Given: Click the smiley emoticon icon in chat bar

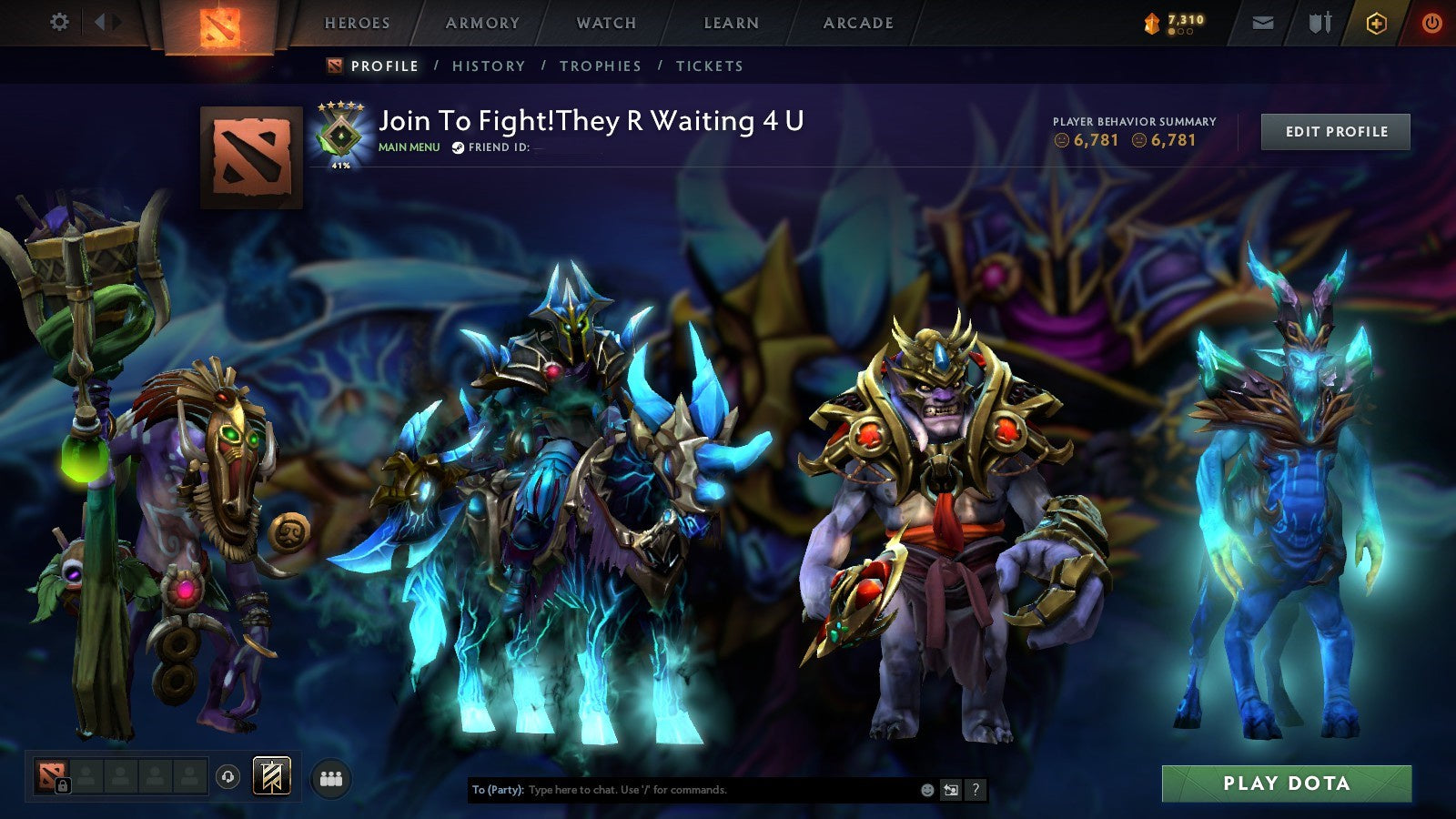Looking at the screenshot, I should pyautogui.click(x=926, y=791).
